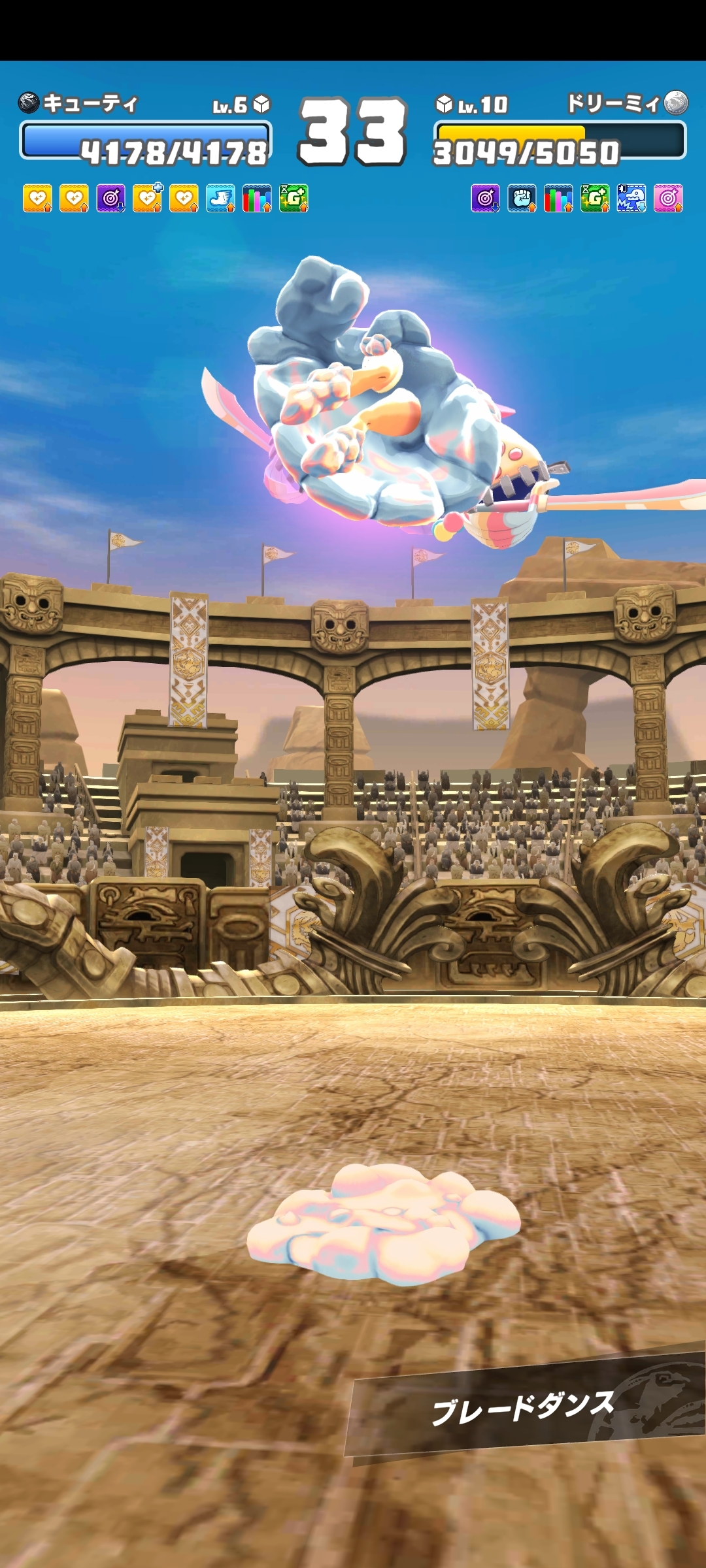This screenshot has height=1568, width=706.
Task: Tap ドリーミィ's blue dinosaur debuff icon
Action: coord(631,199)
